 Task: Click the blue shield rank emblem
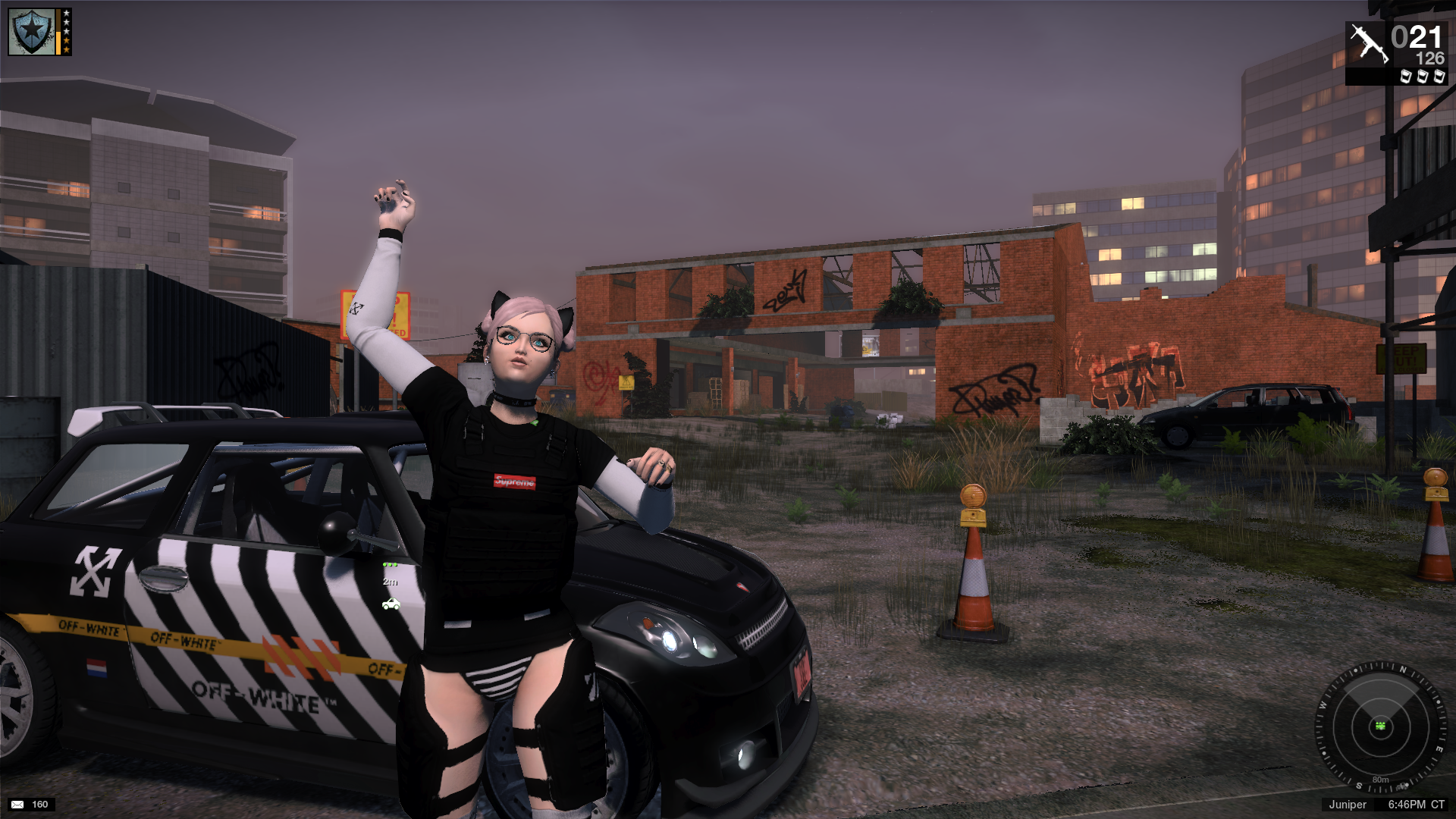(32, 32)
